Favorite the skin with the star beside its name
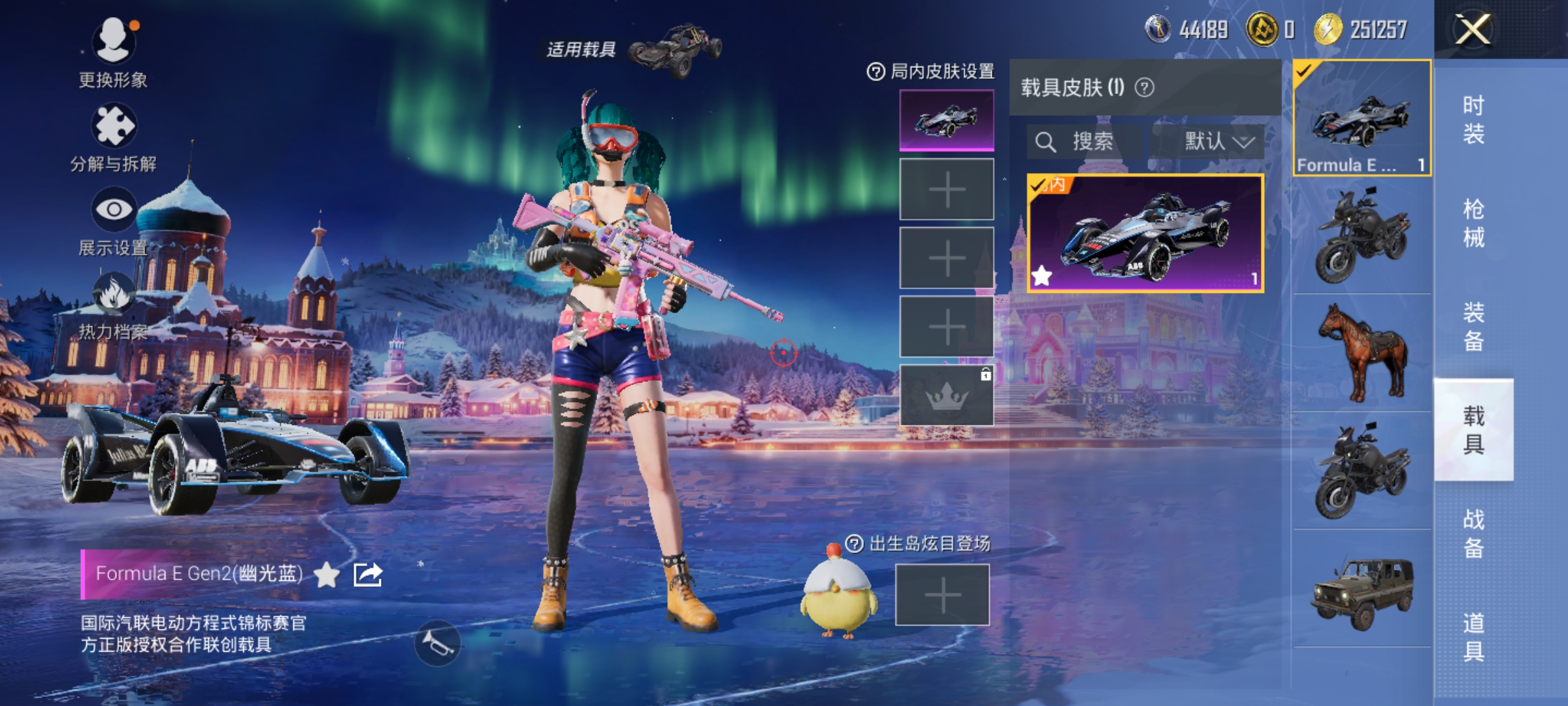The width and height of the screenshot is (1568, 706). click(327, 575)
